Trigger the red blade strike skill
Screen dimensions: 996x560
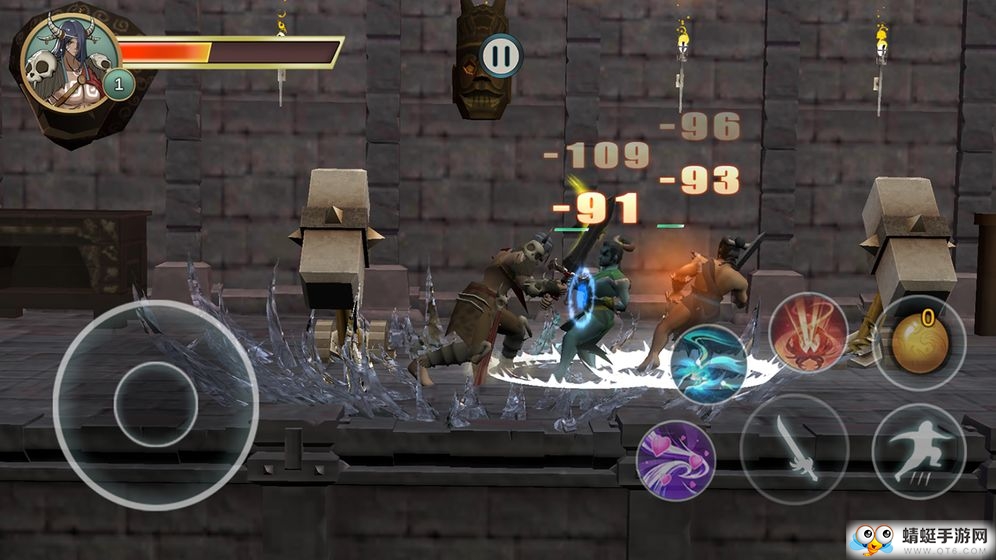point(808,333)
